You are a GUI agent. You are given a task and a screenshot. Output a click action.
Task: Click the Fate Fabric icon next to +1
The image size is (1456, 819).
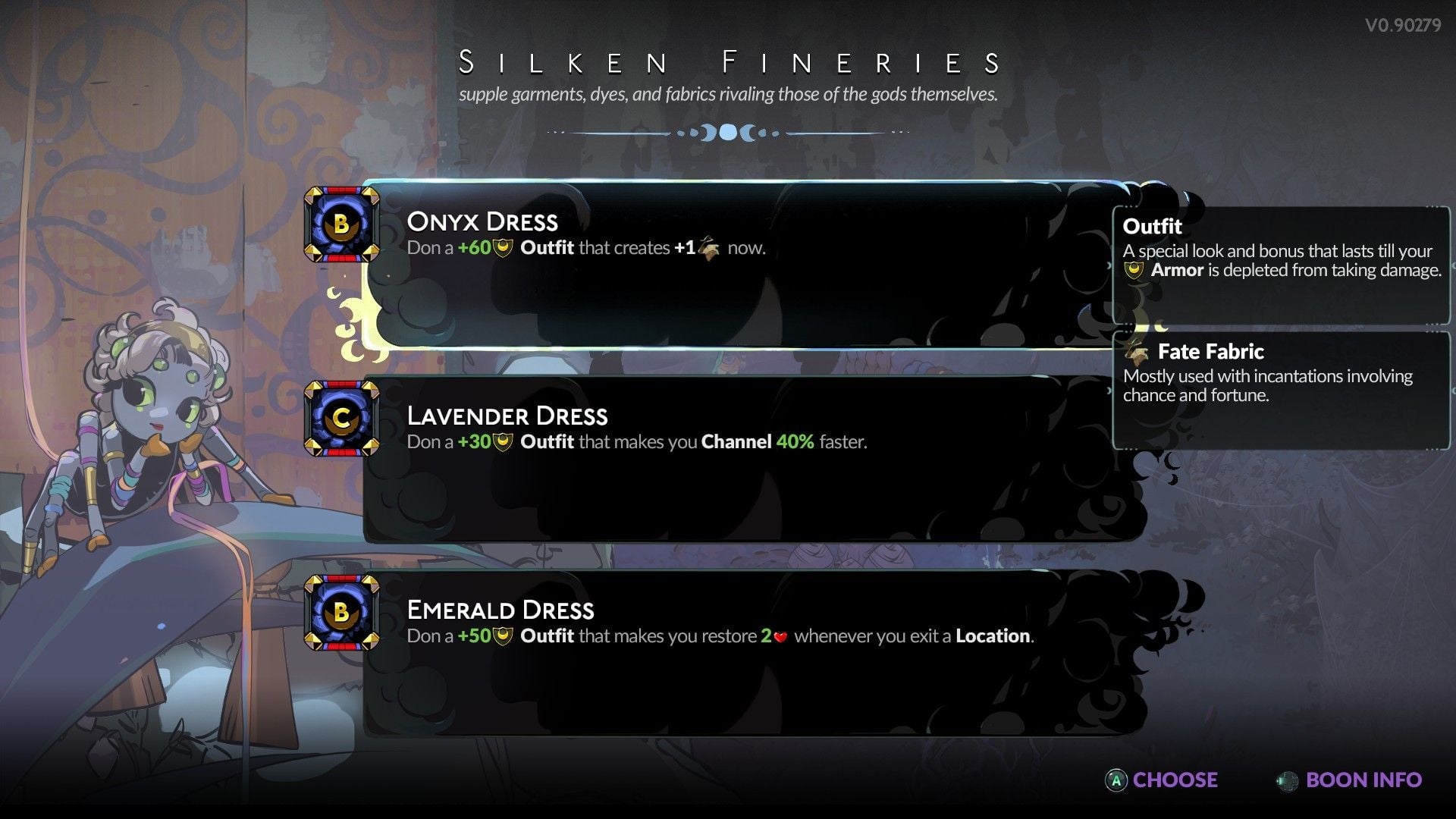711,247
